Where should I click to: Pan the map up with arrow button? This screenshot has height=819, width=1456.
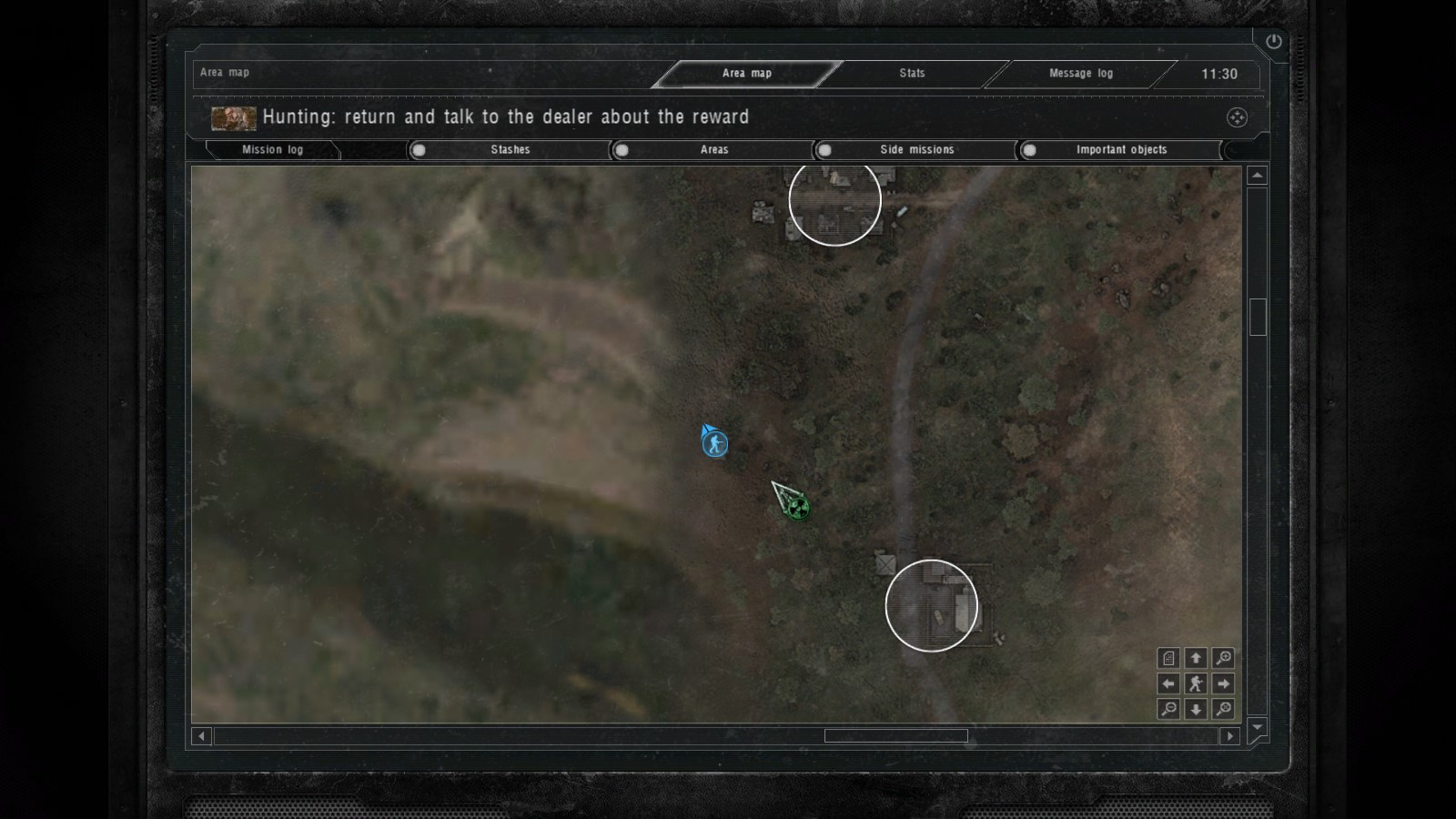pyautogui.click(x=1196, y=658)
